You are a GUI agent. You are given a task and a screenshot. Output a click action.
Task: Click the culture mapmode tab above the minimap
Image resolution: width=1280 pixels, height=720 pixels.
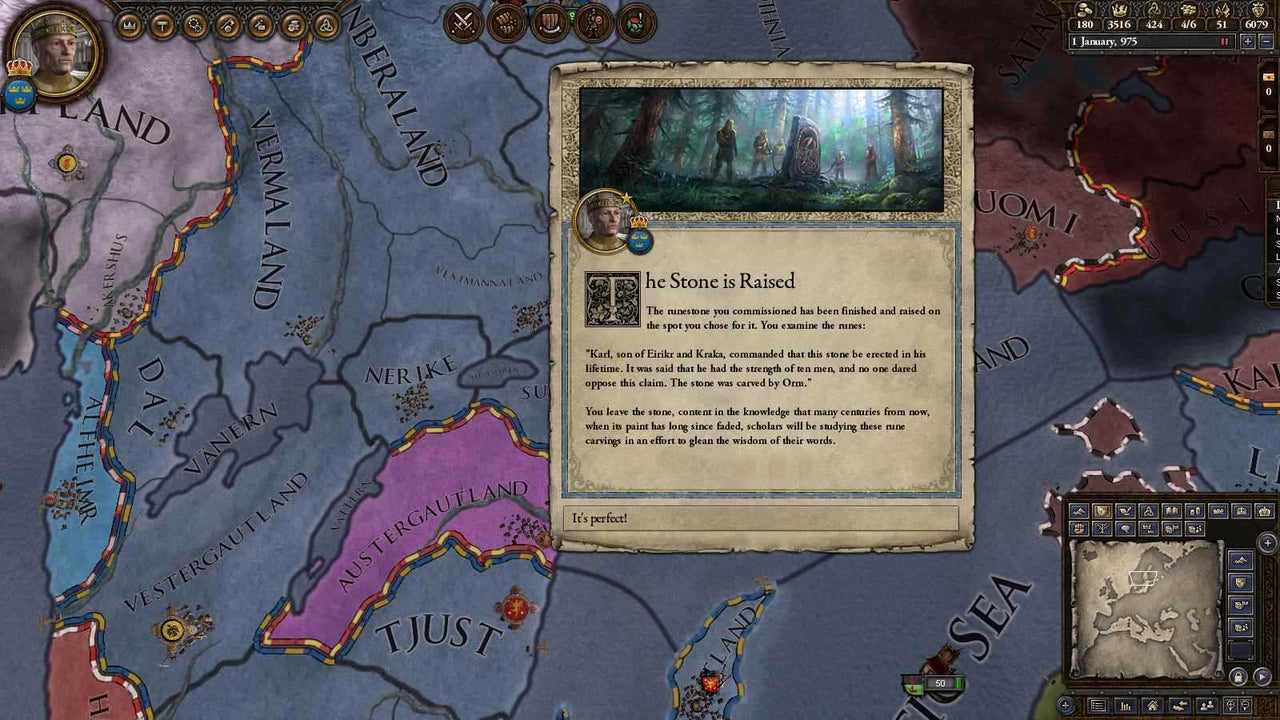[1172, 511]
